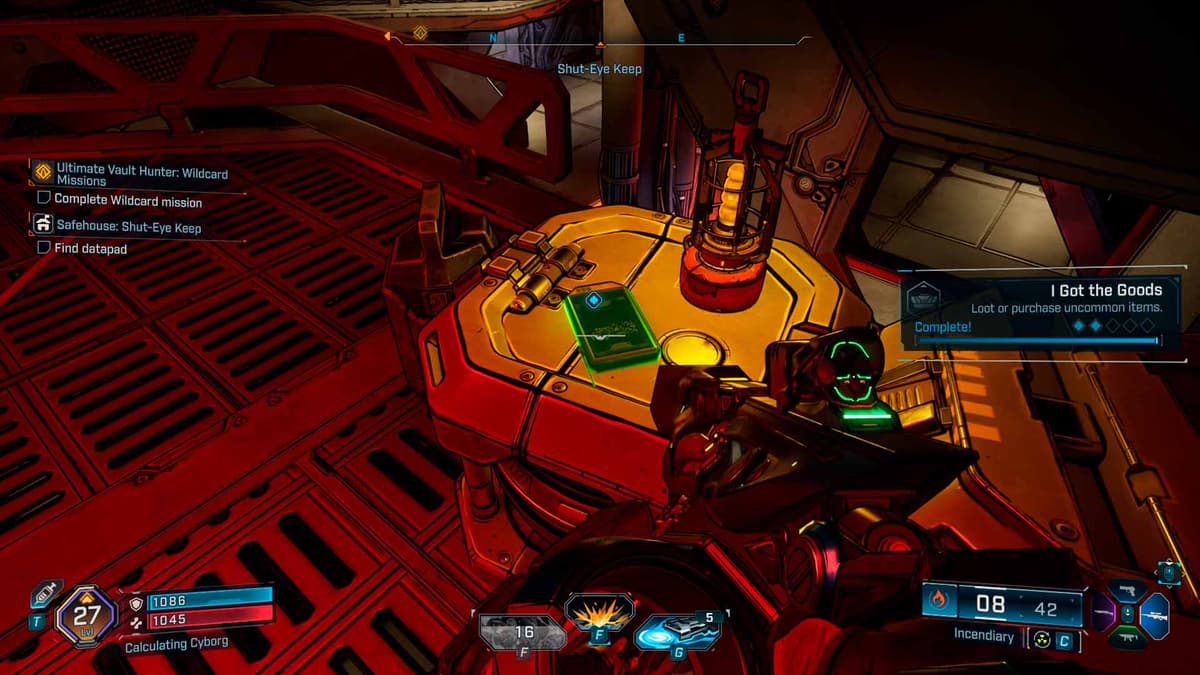Tick the Find datapad objective checkbox
This screenshot has height=675, width=1200.
click(x=44, y=248)
